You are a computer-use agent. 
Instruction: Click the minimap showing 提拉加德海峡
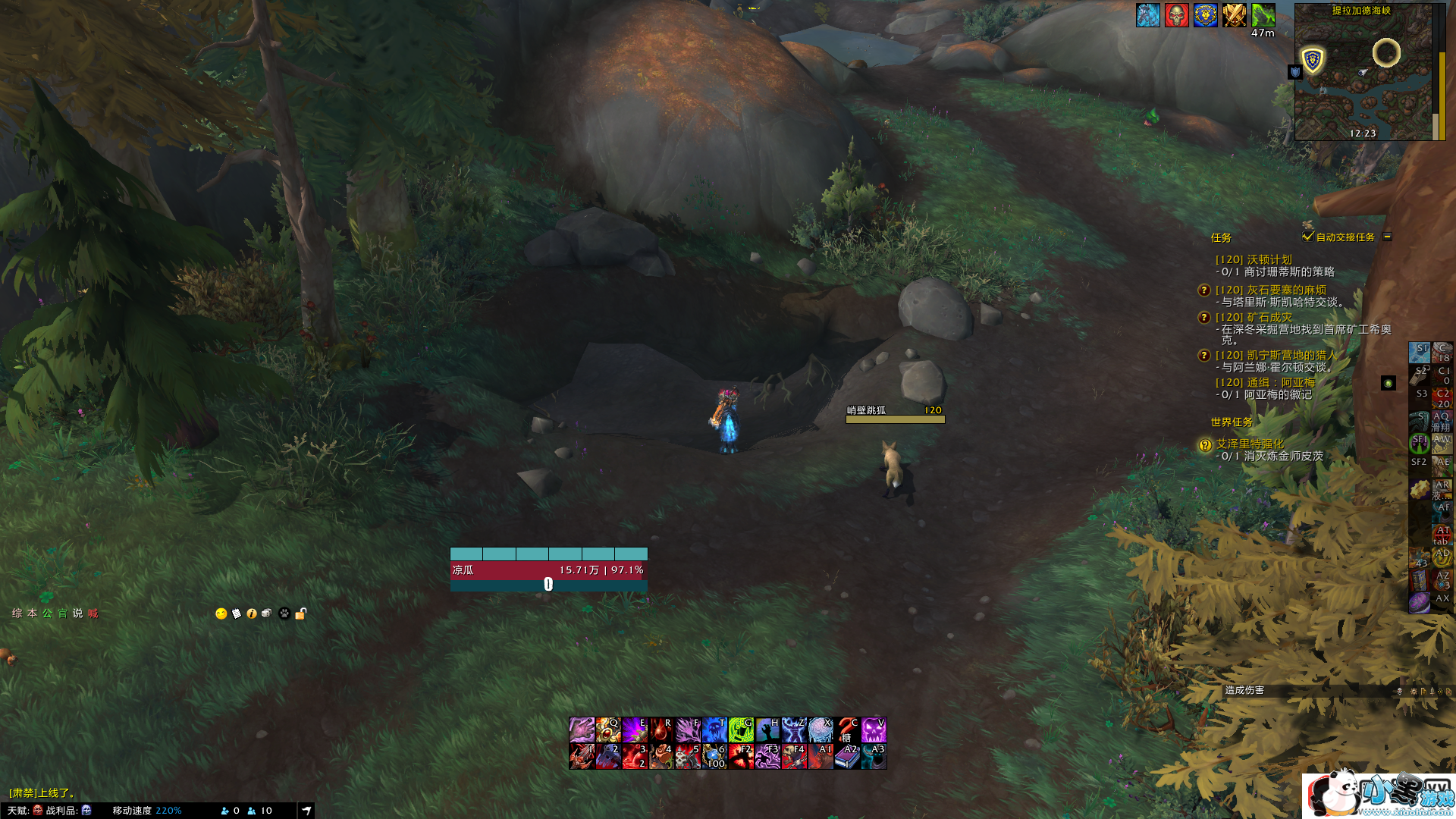pyautogui.click(x=1363, y=76)
